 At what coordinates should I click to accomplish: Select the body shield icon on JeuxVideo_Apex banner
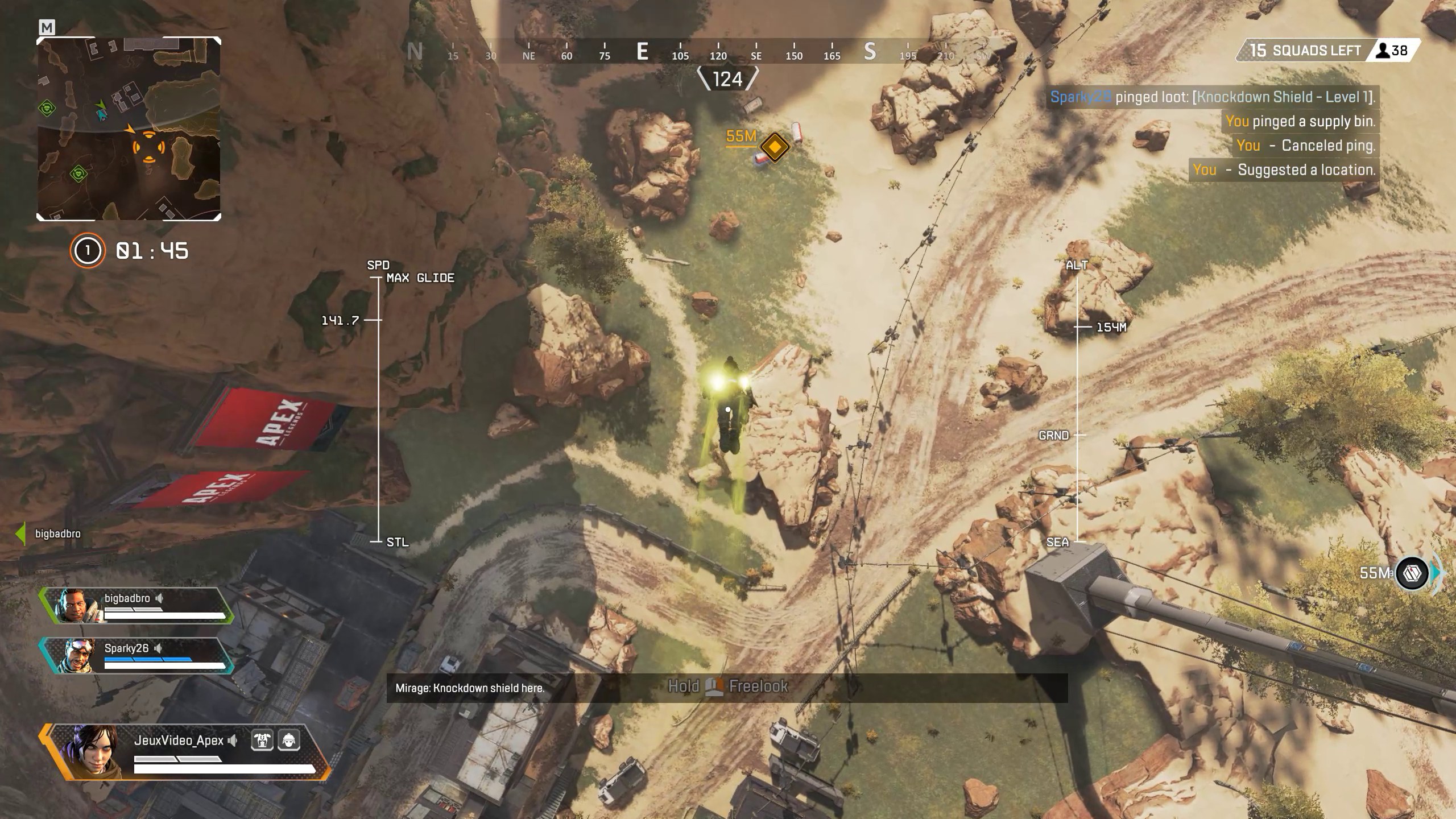pyautogui.click(x=261, y=741)
